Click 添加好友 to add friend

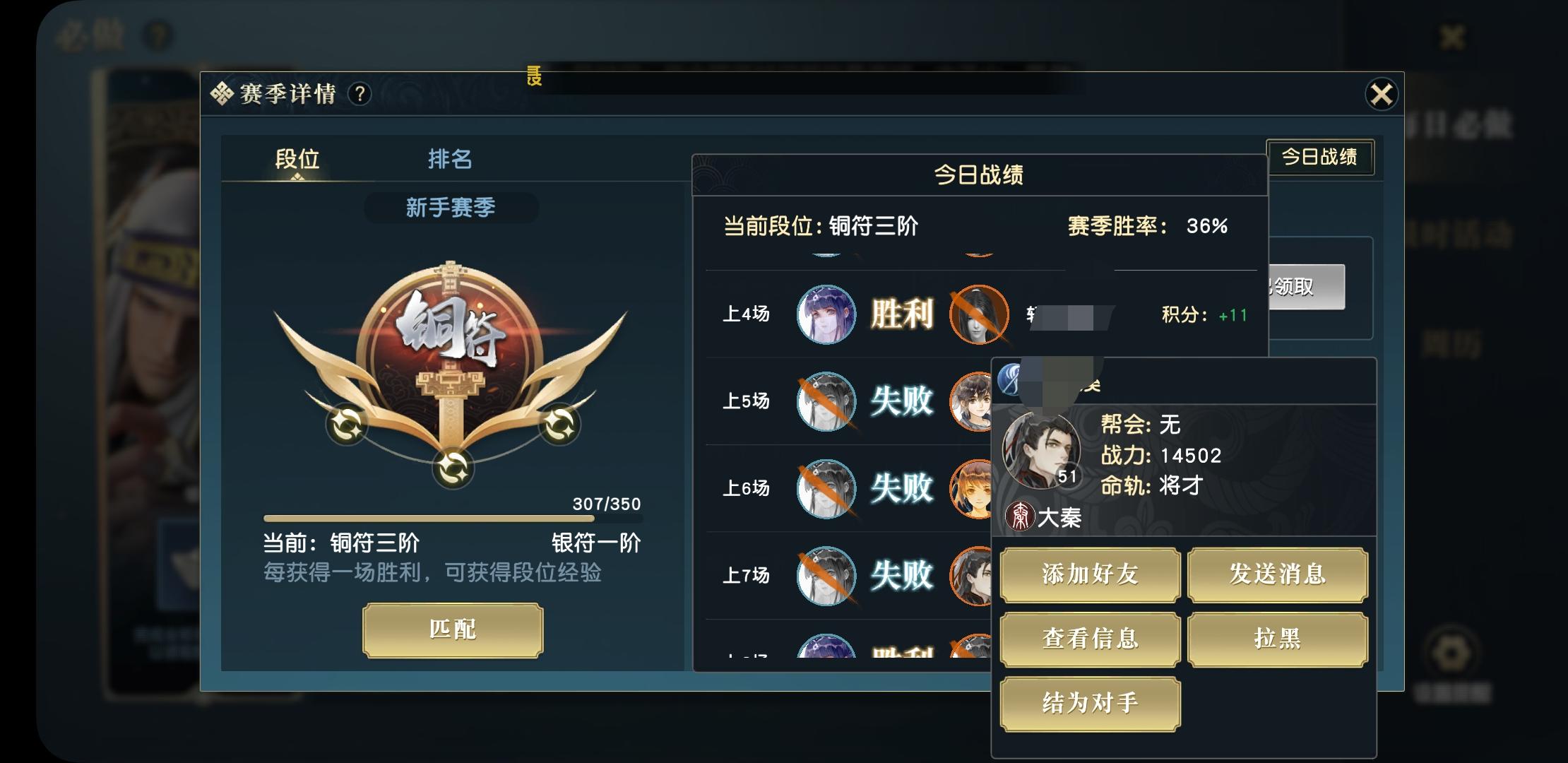[x=1089, y=575]
